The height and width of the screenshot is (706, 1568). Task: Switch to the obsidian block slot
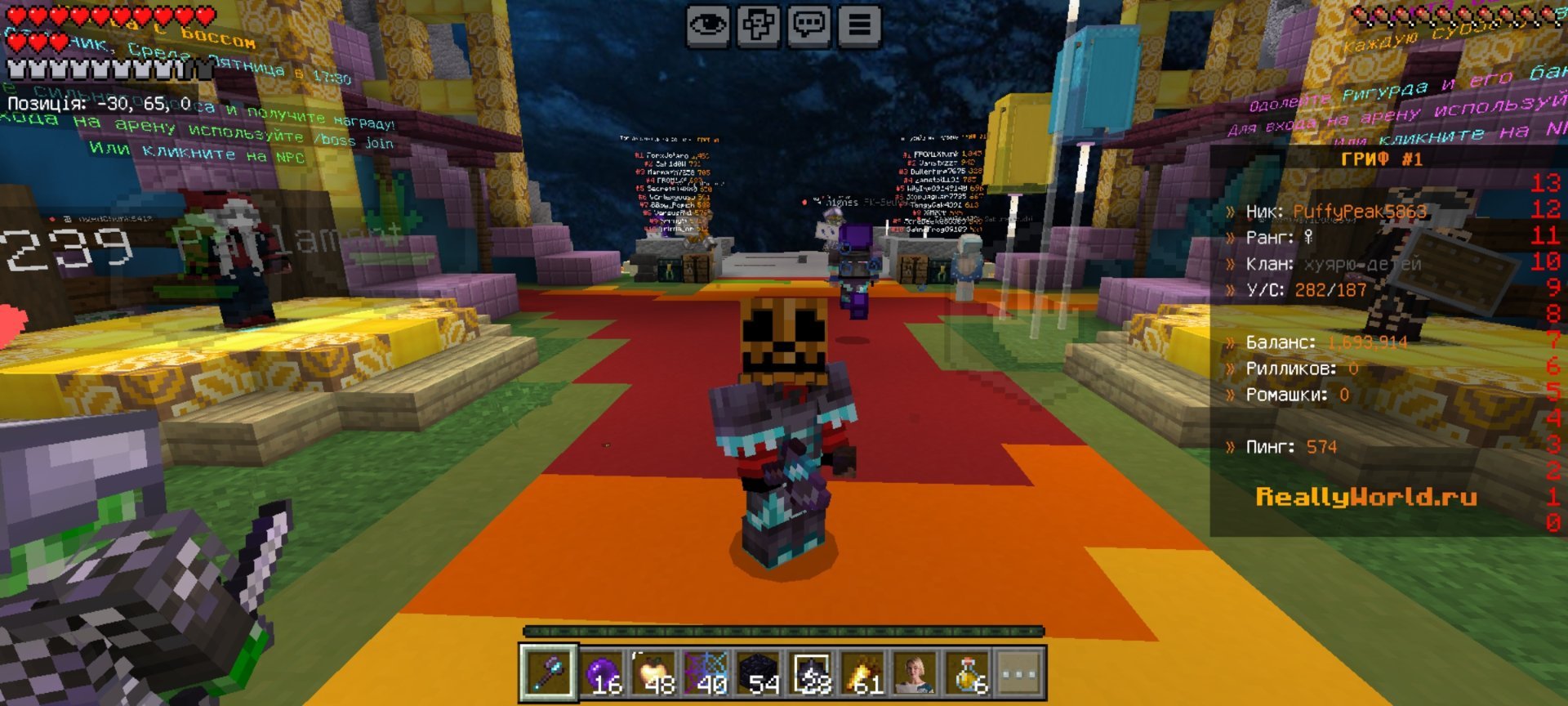[x=759, y=674]
